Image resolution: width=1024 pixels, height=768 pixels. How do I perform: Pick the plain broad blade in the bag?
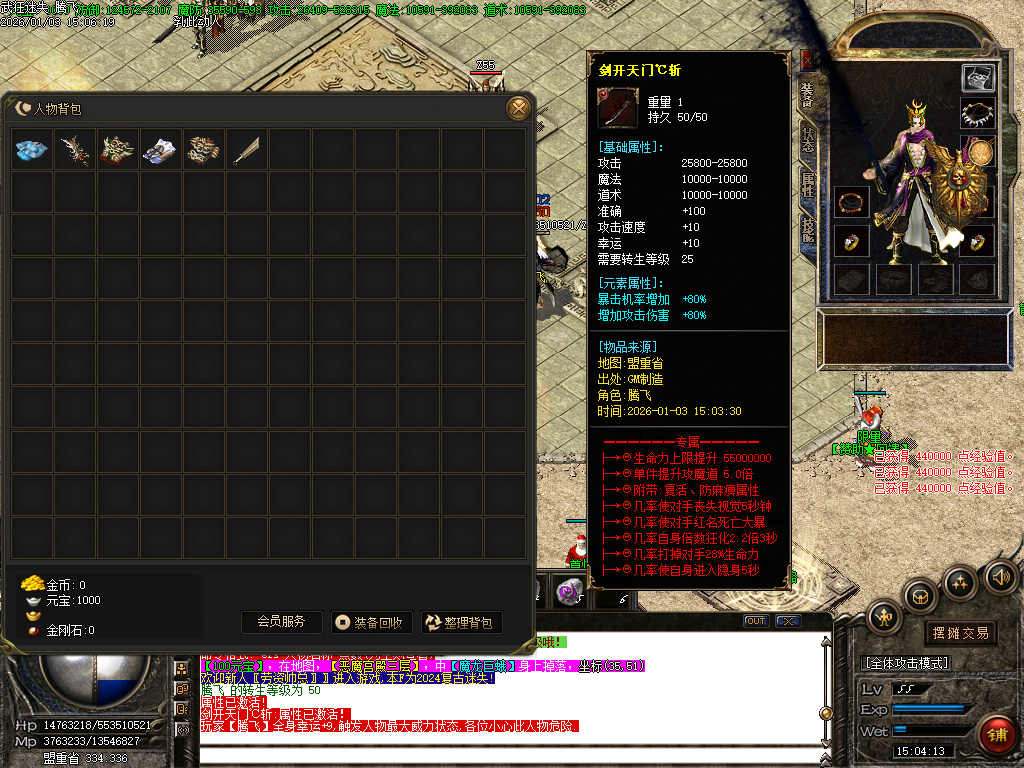tap(248, 150)
